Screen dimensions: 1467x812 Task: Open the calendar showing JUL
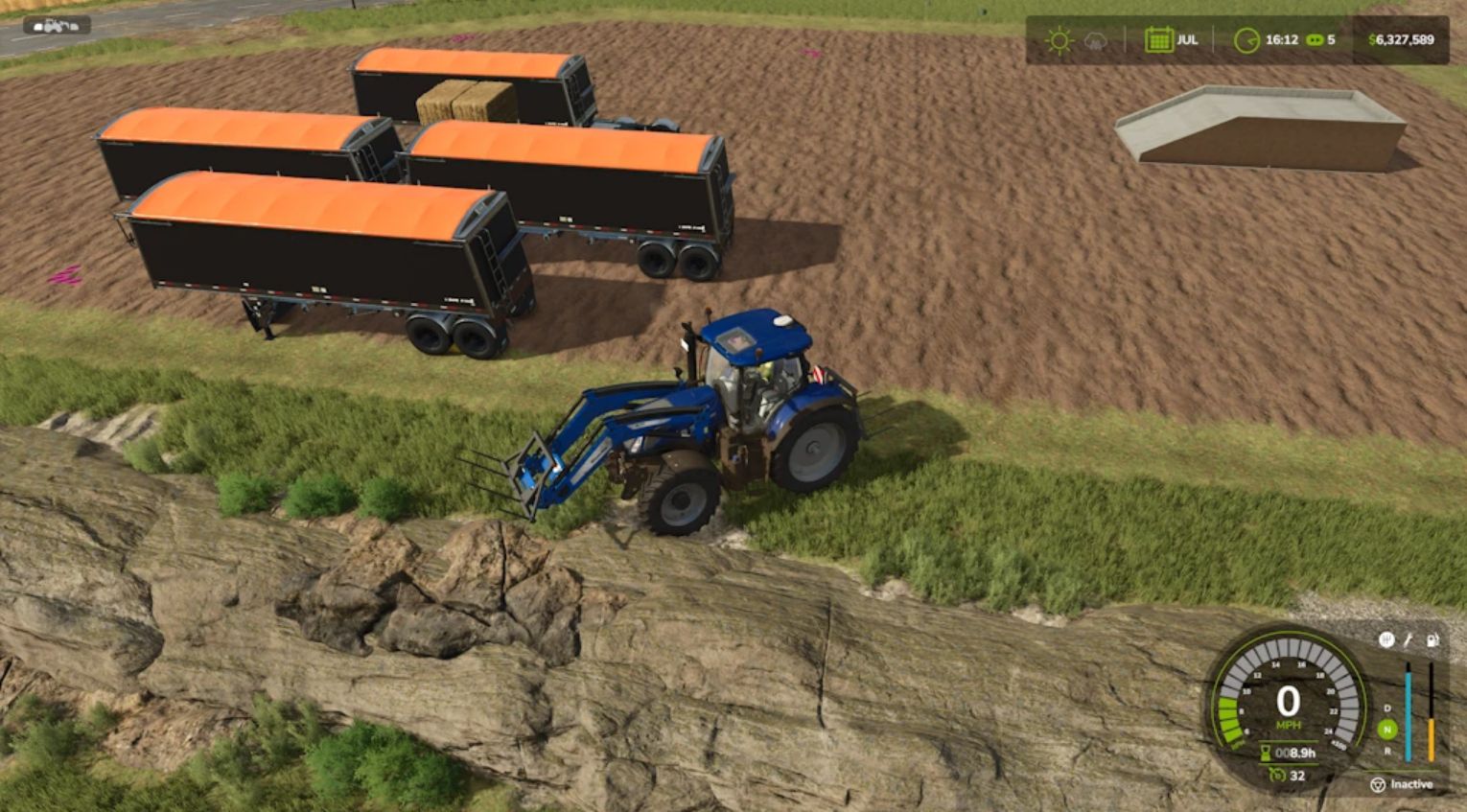[1158, 40]
